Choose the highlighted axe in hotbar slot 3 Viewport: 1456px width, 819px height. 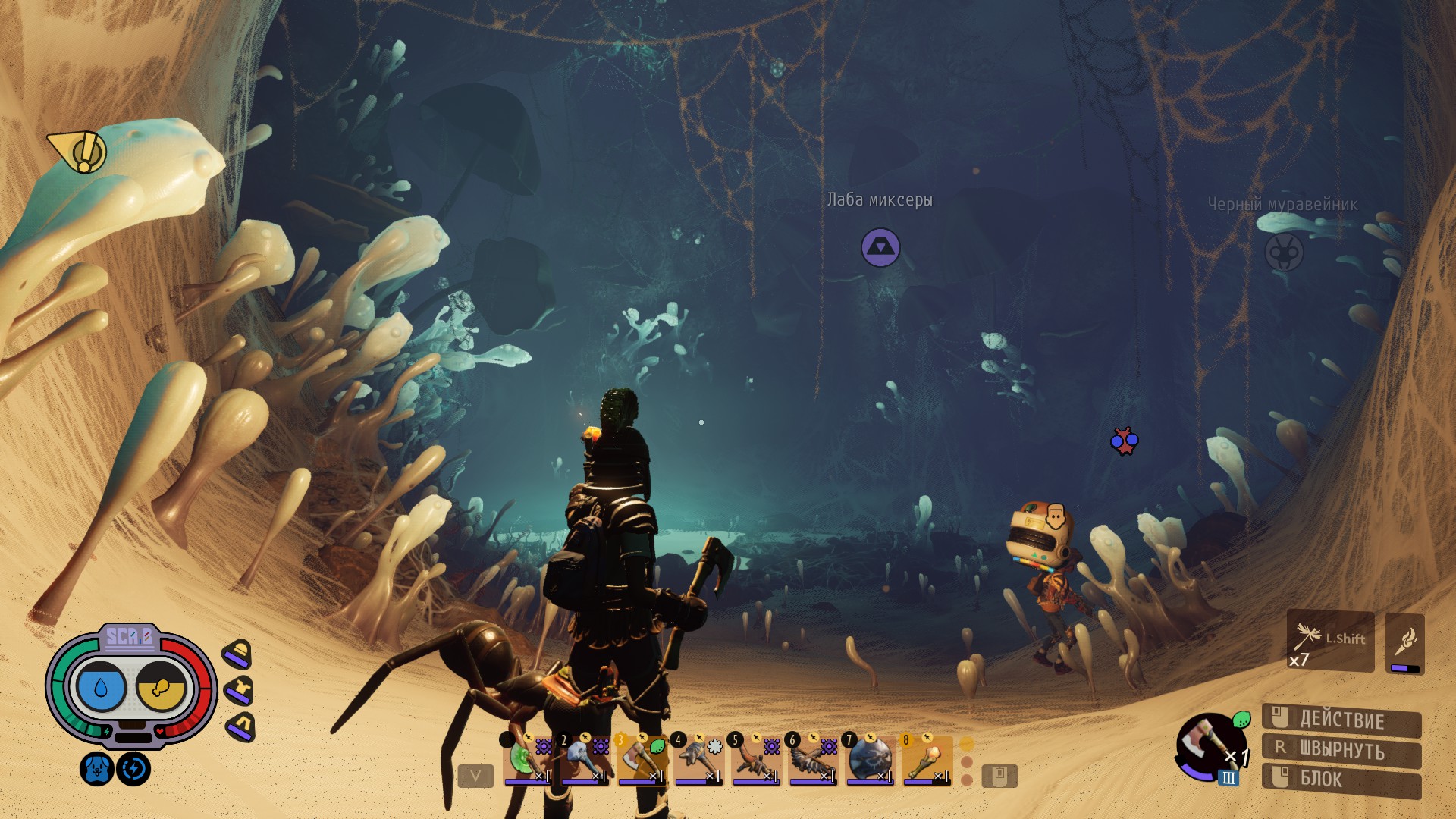(x=642, y=759)
